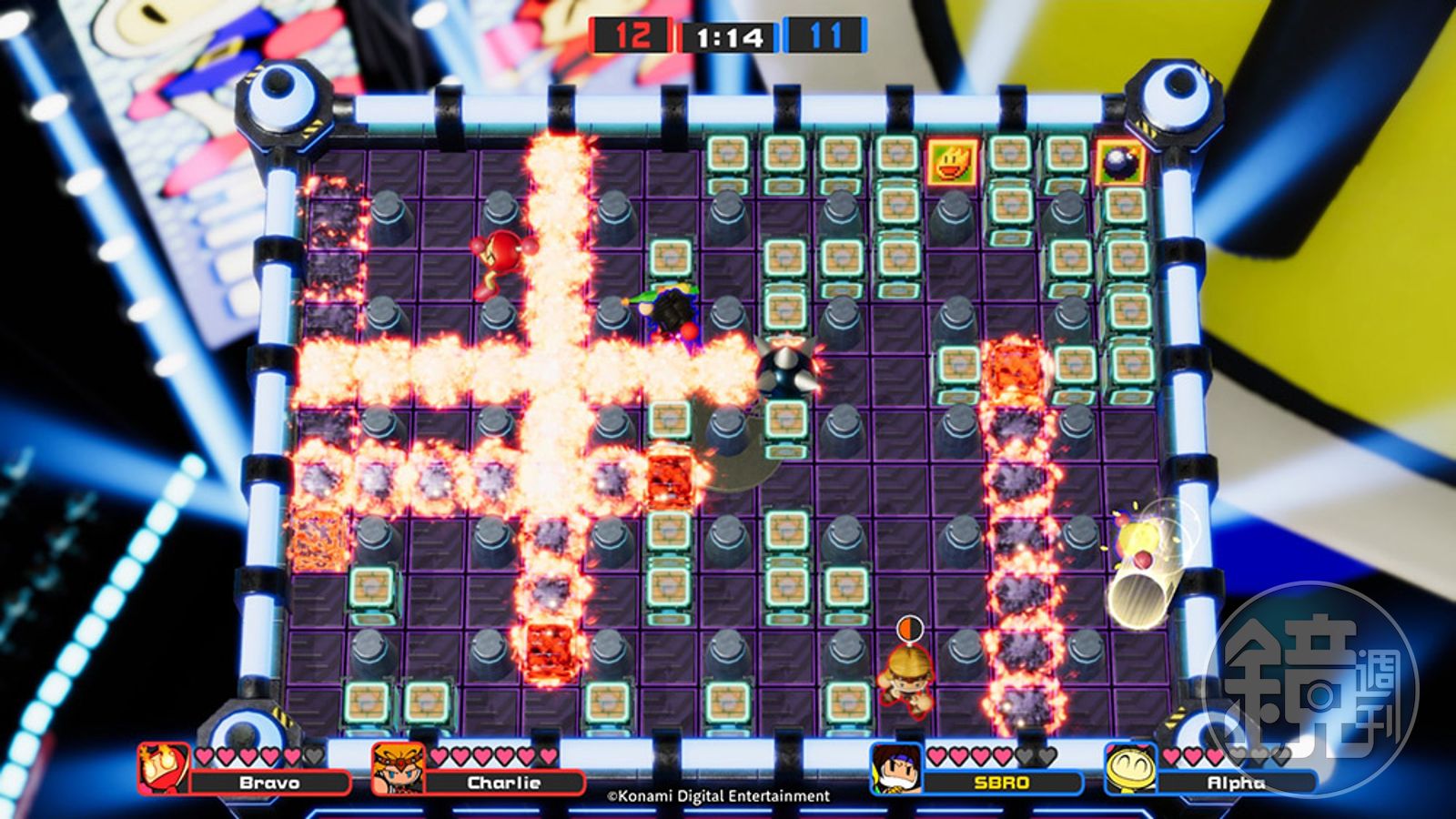Choose the SBRO player portrait
Screen dimensions: 1456x819
click(896, 769)
